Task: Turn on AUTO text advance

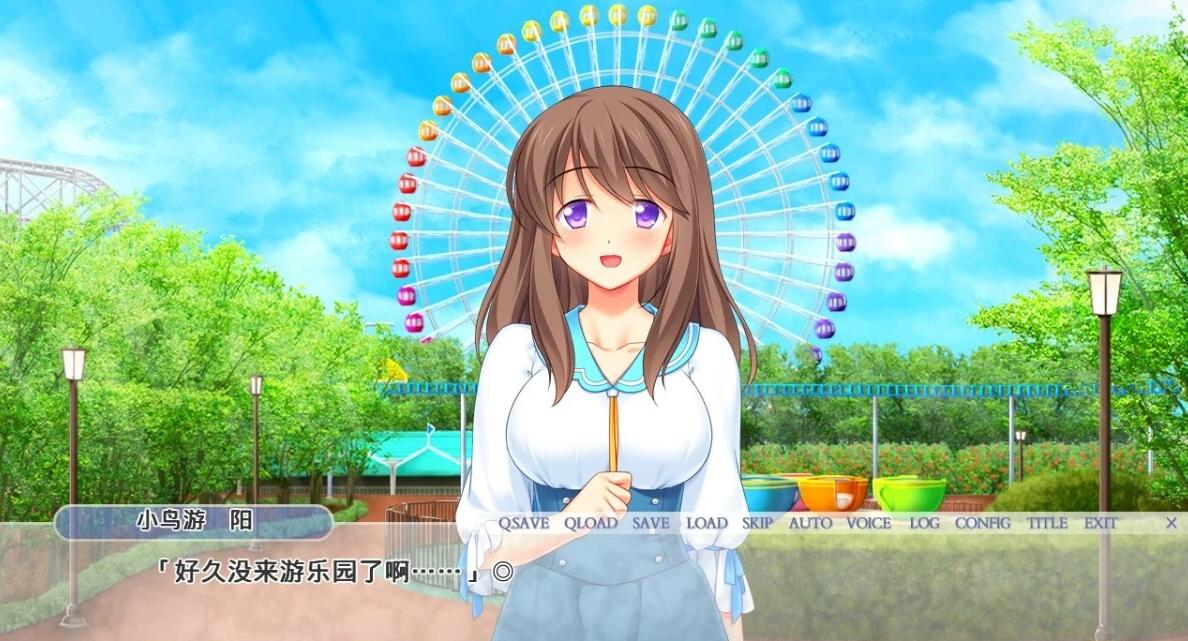Action: [x=810, y=523]
